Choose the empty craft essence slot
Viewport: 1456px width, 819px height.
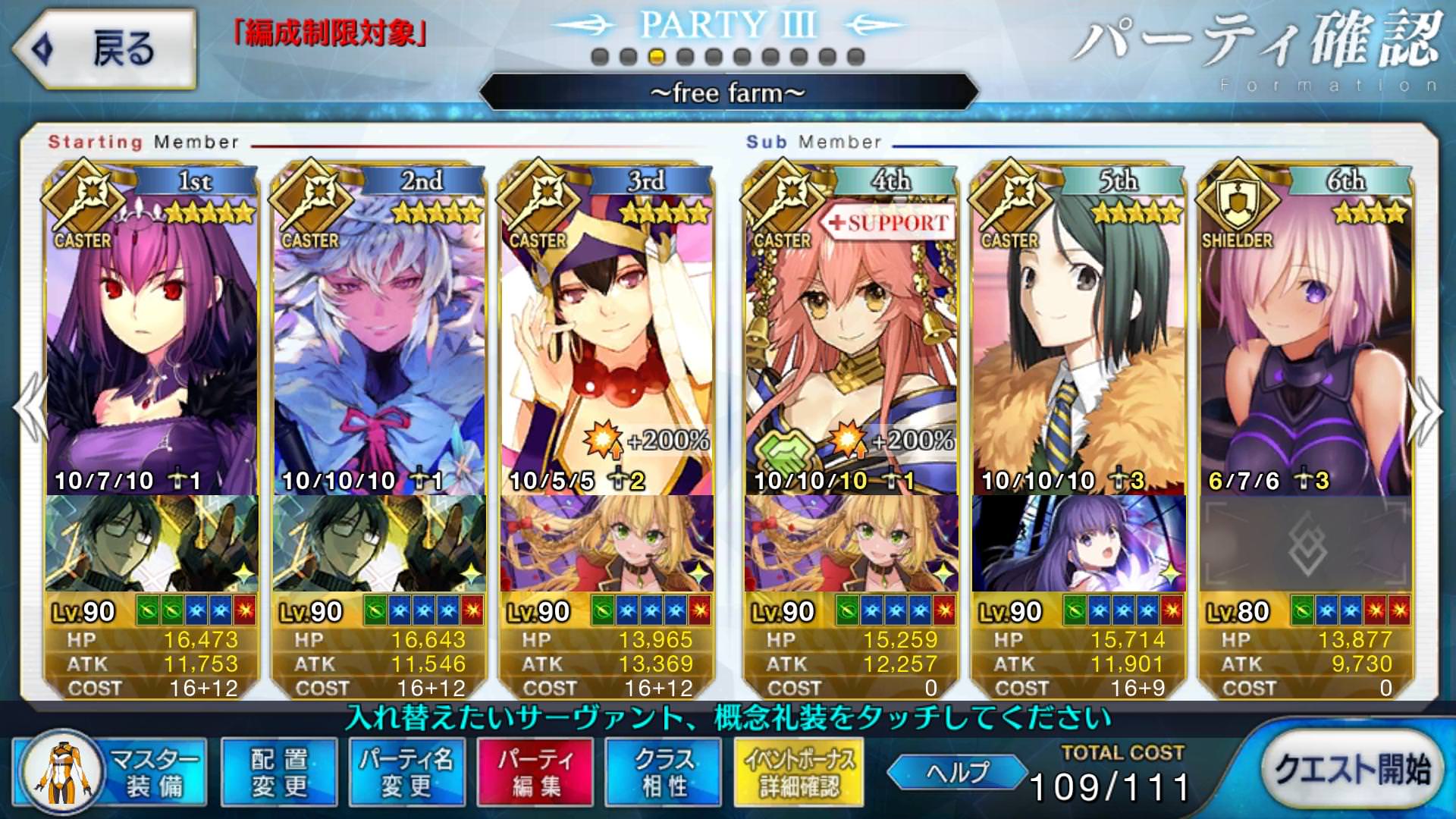1306,543
